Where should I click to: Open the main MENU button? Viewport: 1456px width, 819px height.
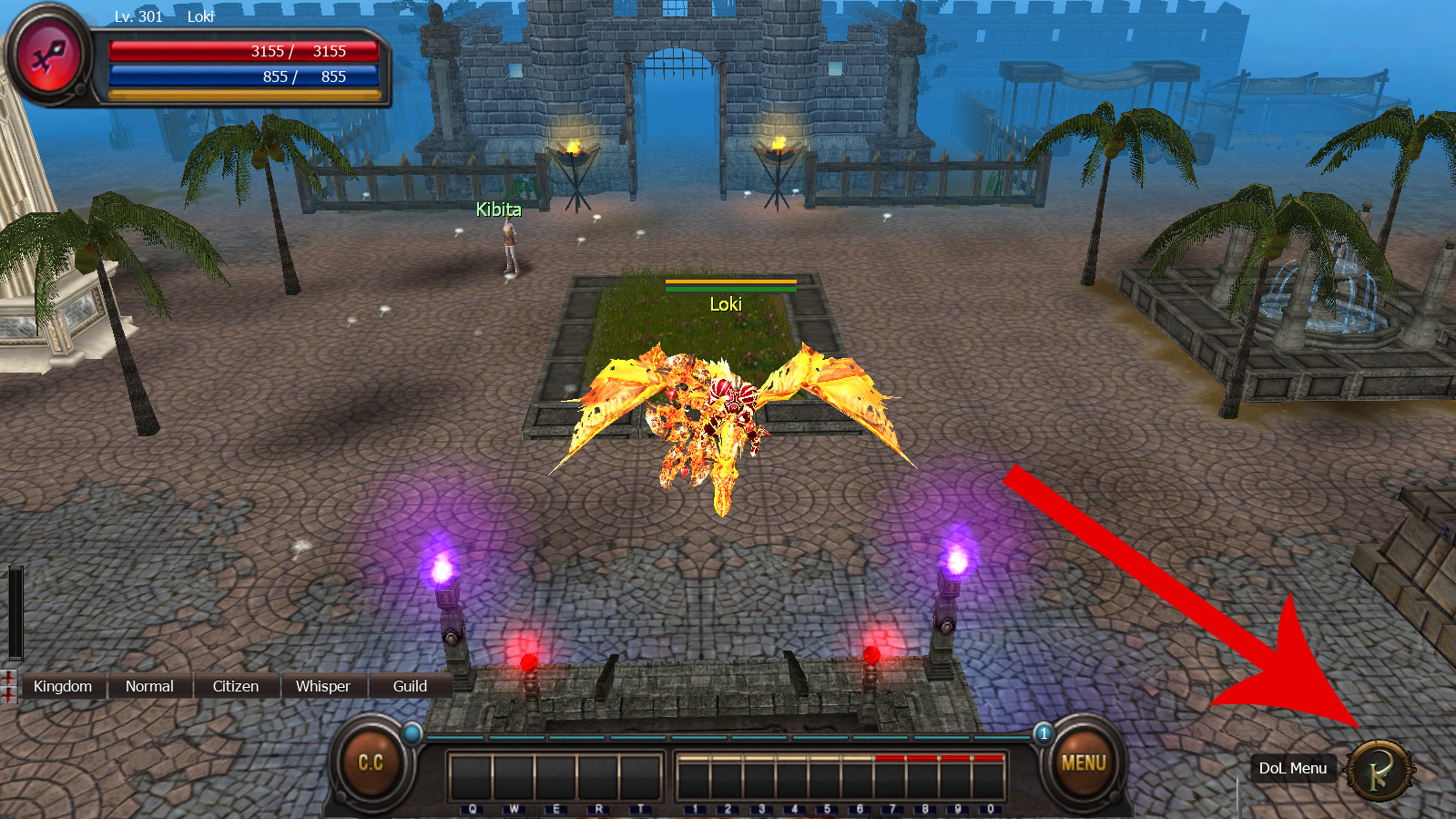click(1083, 763)
